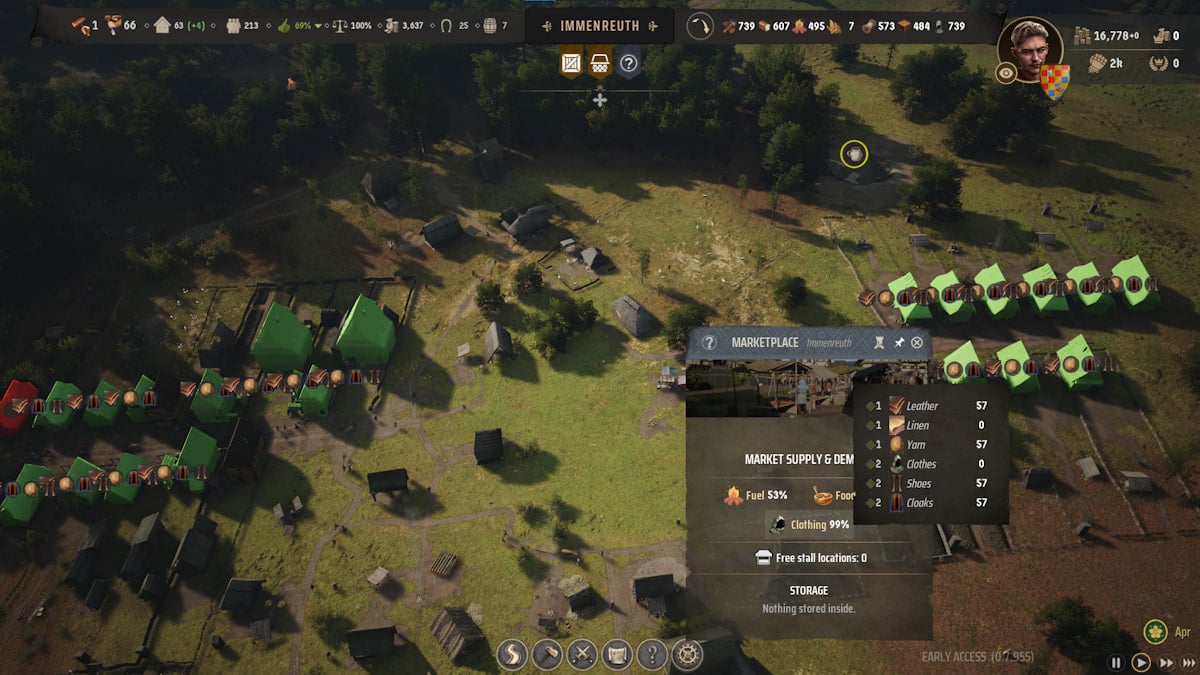This screenshot has height=675, width=1200.
Task: Open the bottom toolbar help button
Action: (650, 655)
